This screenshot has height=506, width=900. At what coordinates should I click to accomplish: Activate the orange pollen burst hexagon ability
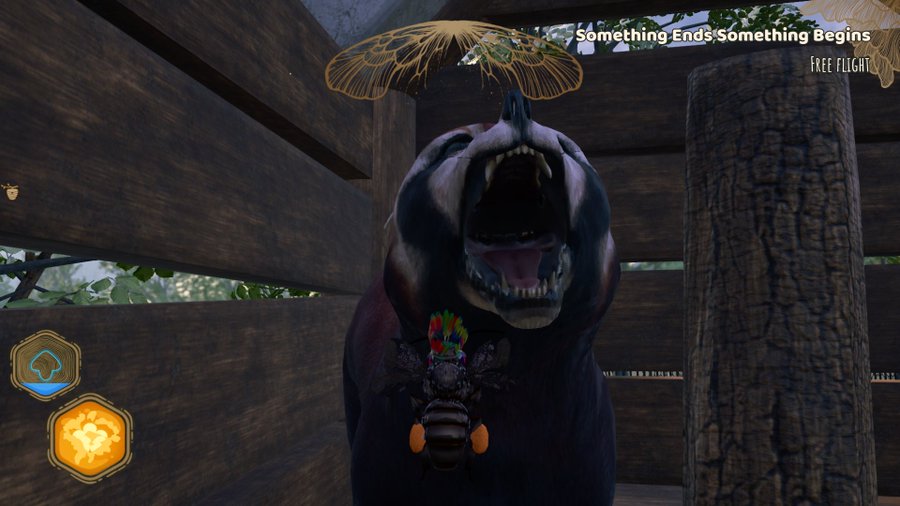pyautogui.click(x=90, y=437)
